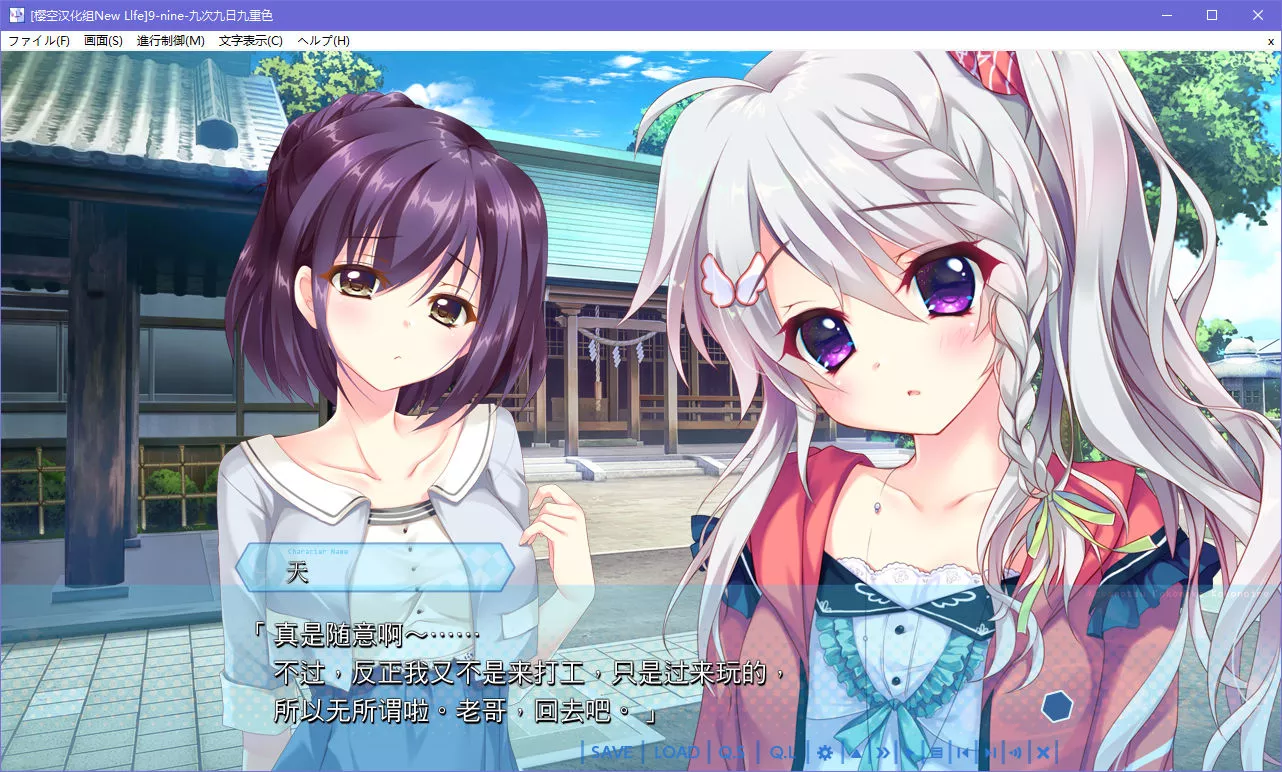
Task: Open the backlog lines icon
Action: coord(936,752)
